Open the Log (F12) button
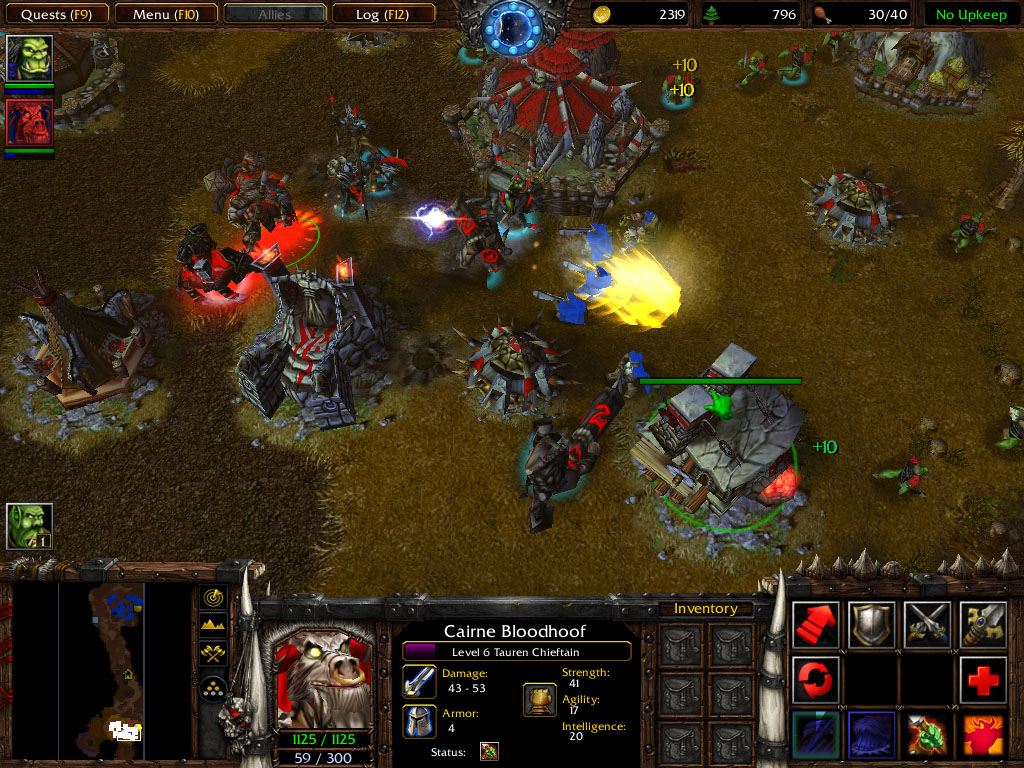 pyautogui.click(x=383, y=14)
